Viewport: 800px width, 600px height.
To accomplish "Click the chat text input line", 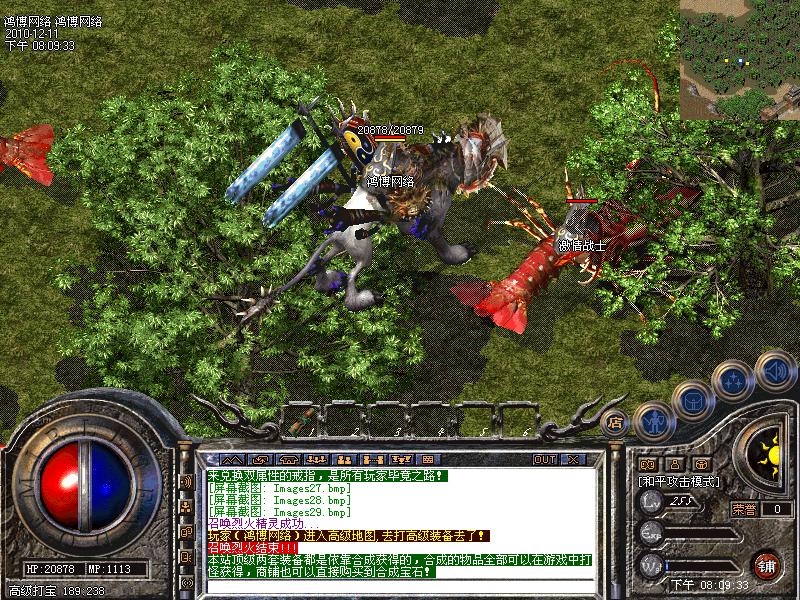I will click(400, 584).
